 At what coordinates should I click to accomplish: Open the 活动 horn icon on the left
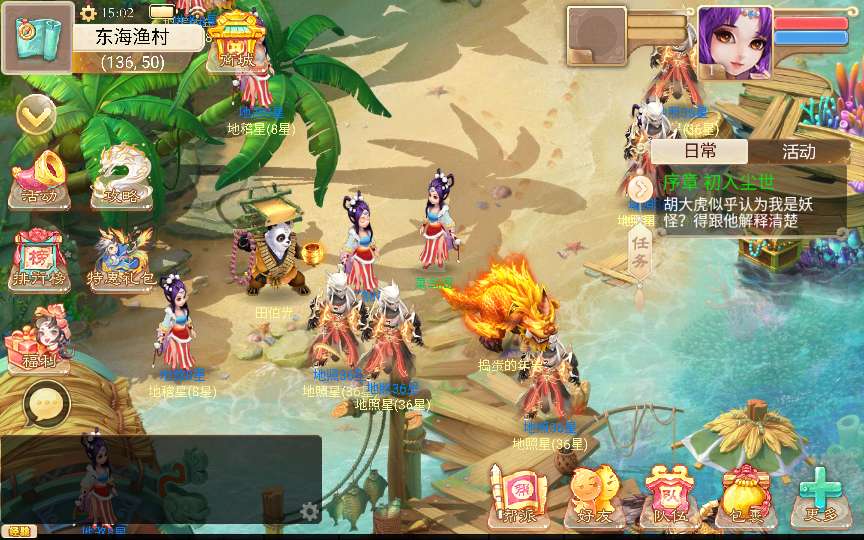point(39,179)
